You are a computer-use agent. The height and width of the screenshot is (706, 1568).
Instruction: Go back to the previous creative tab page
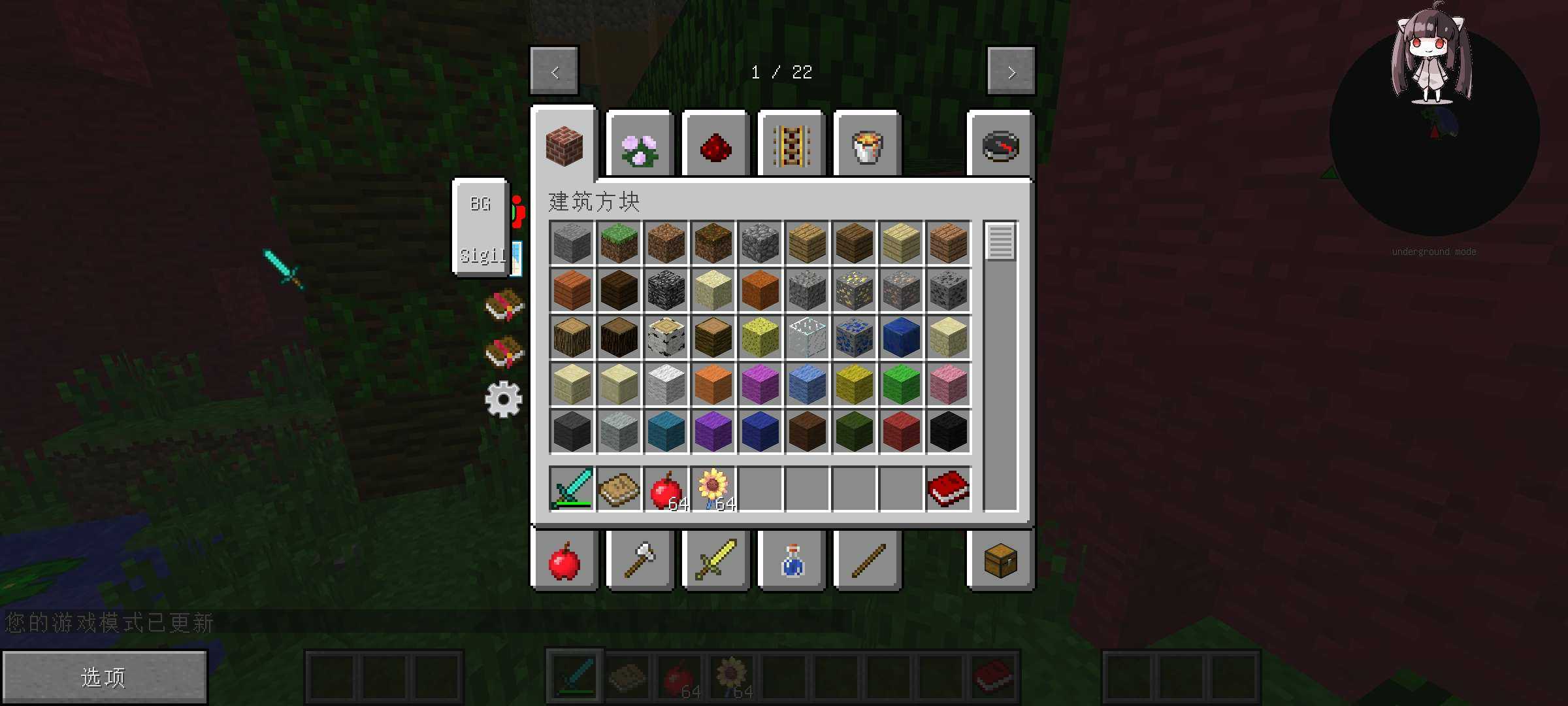tap(554, 71)
